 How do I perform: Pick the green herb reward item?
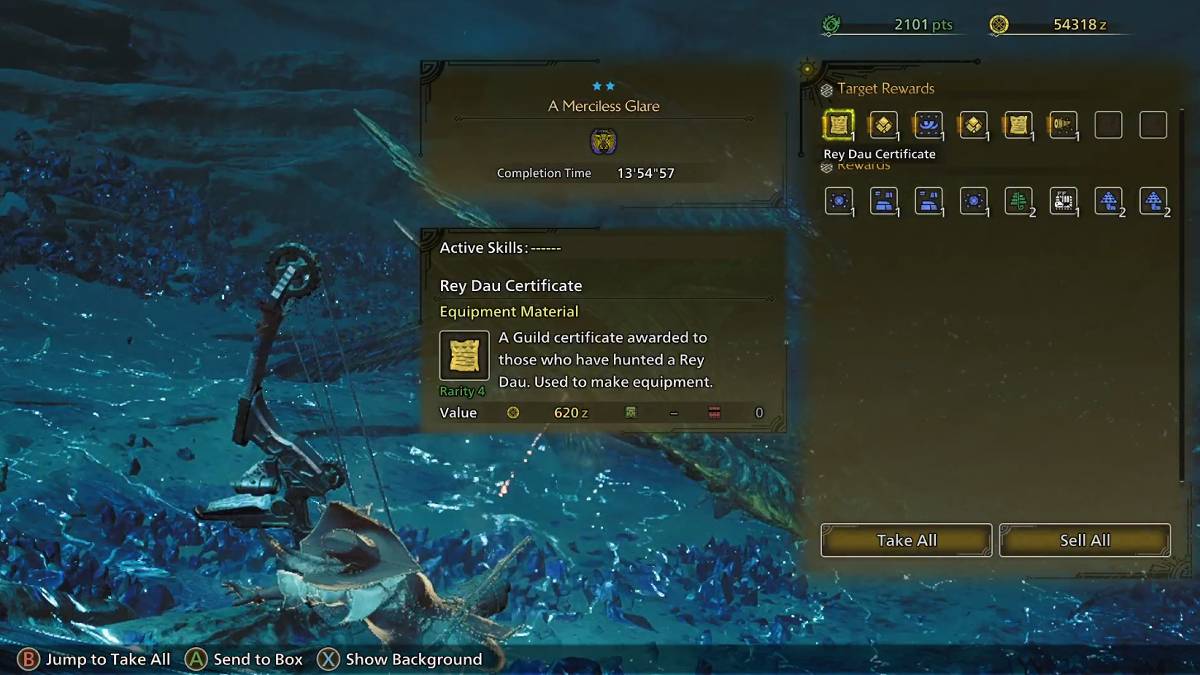(x=1018, y=201)
